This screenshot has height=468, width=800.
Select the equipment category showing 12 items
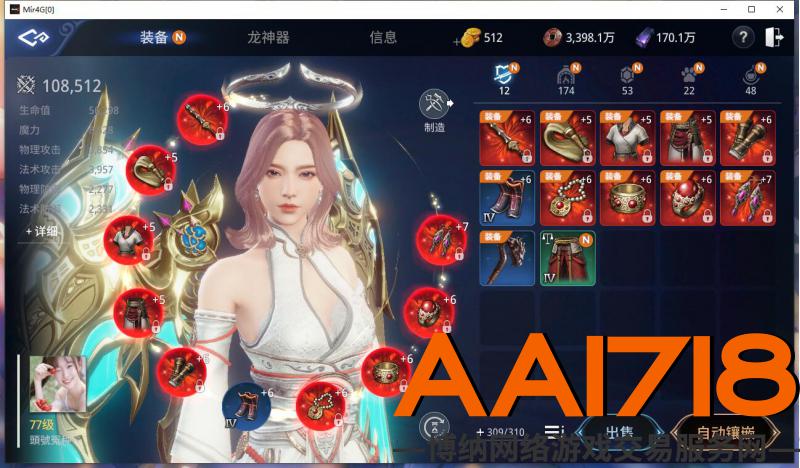click(x=505, y=78)
